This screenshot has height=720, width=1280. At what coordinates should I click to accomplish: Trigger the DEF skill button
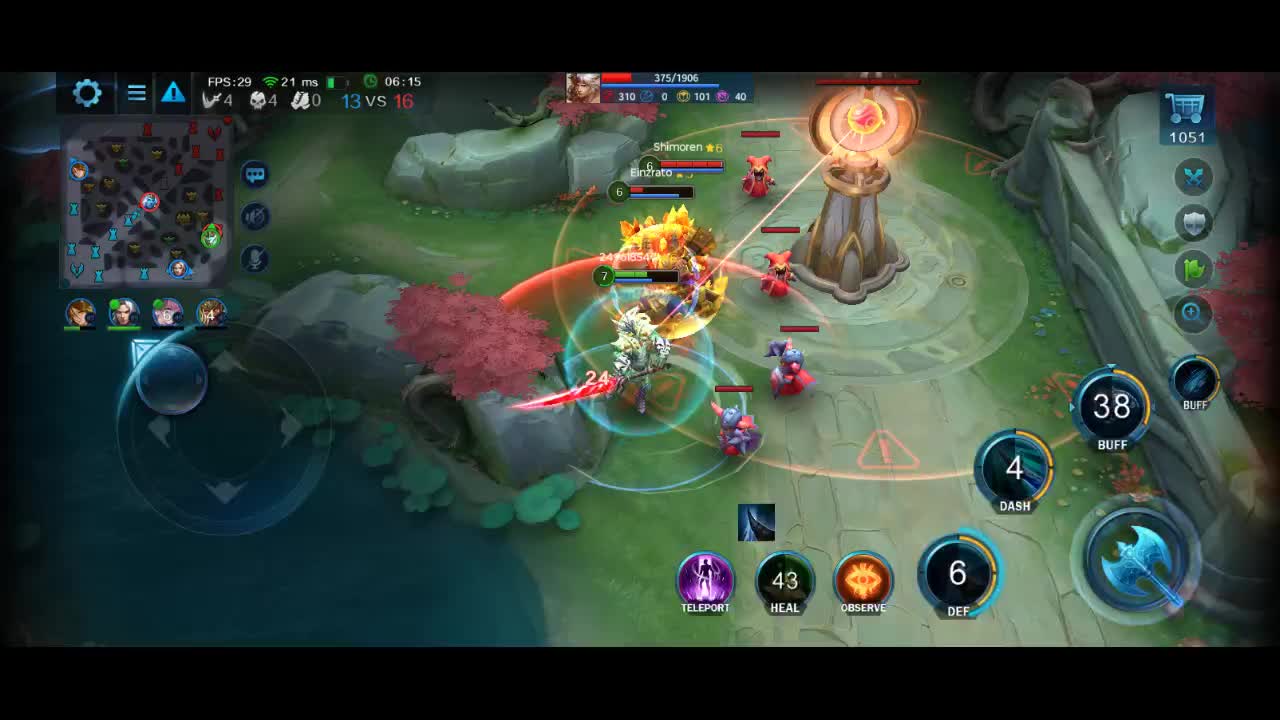(x=958, y=574)
